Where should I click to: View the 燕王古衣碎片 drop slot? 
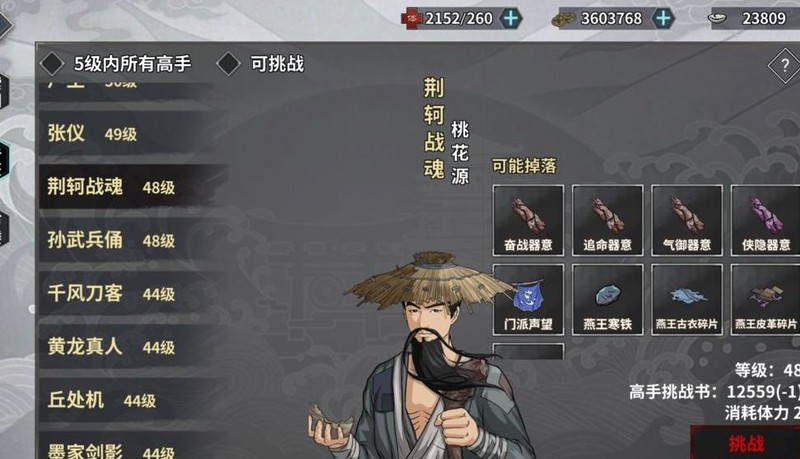tap(686, 298)
